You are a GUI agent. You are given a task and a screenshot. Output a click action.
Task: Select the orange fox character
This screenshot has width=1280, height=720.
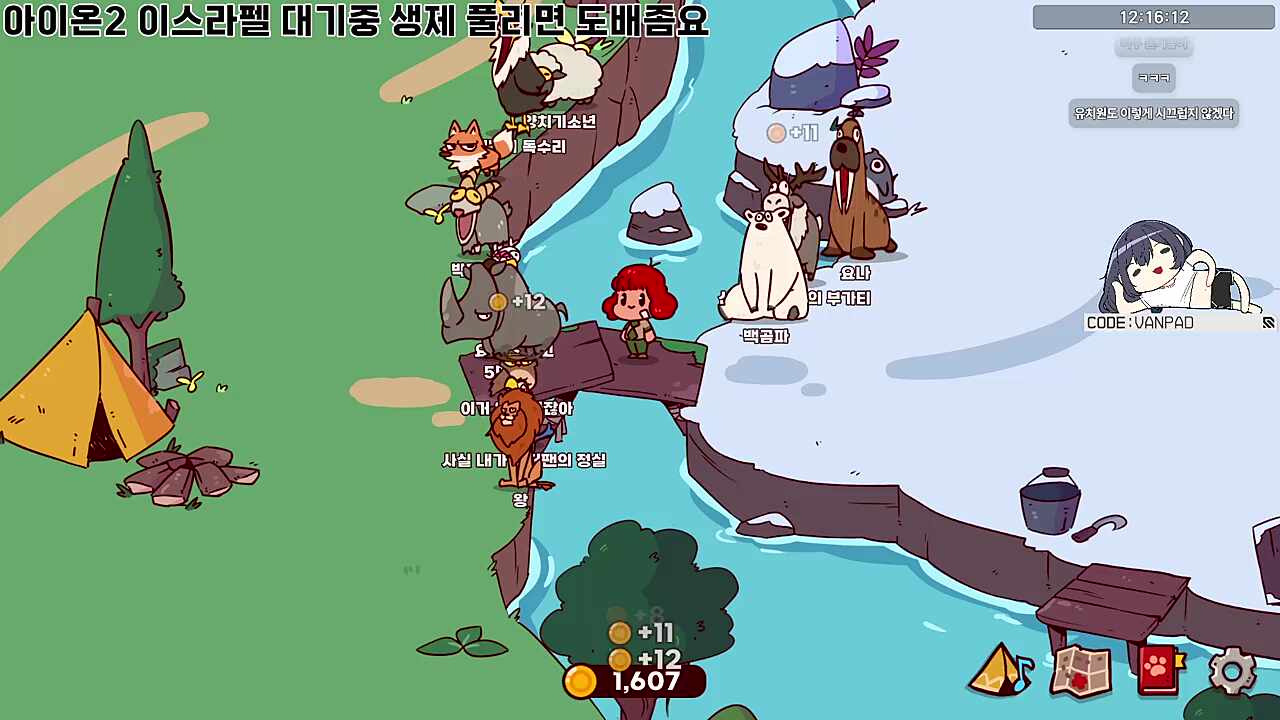(468, 150)
